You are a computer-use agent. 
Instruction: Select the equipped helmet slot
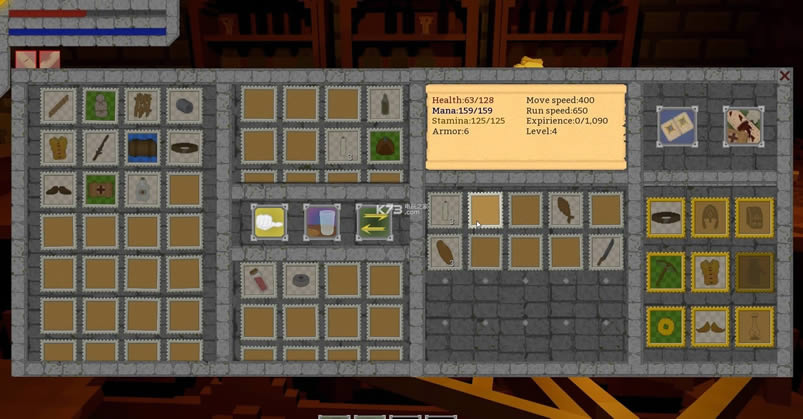pos(710,217)
